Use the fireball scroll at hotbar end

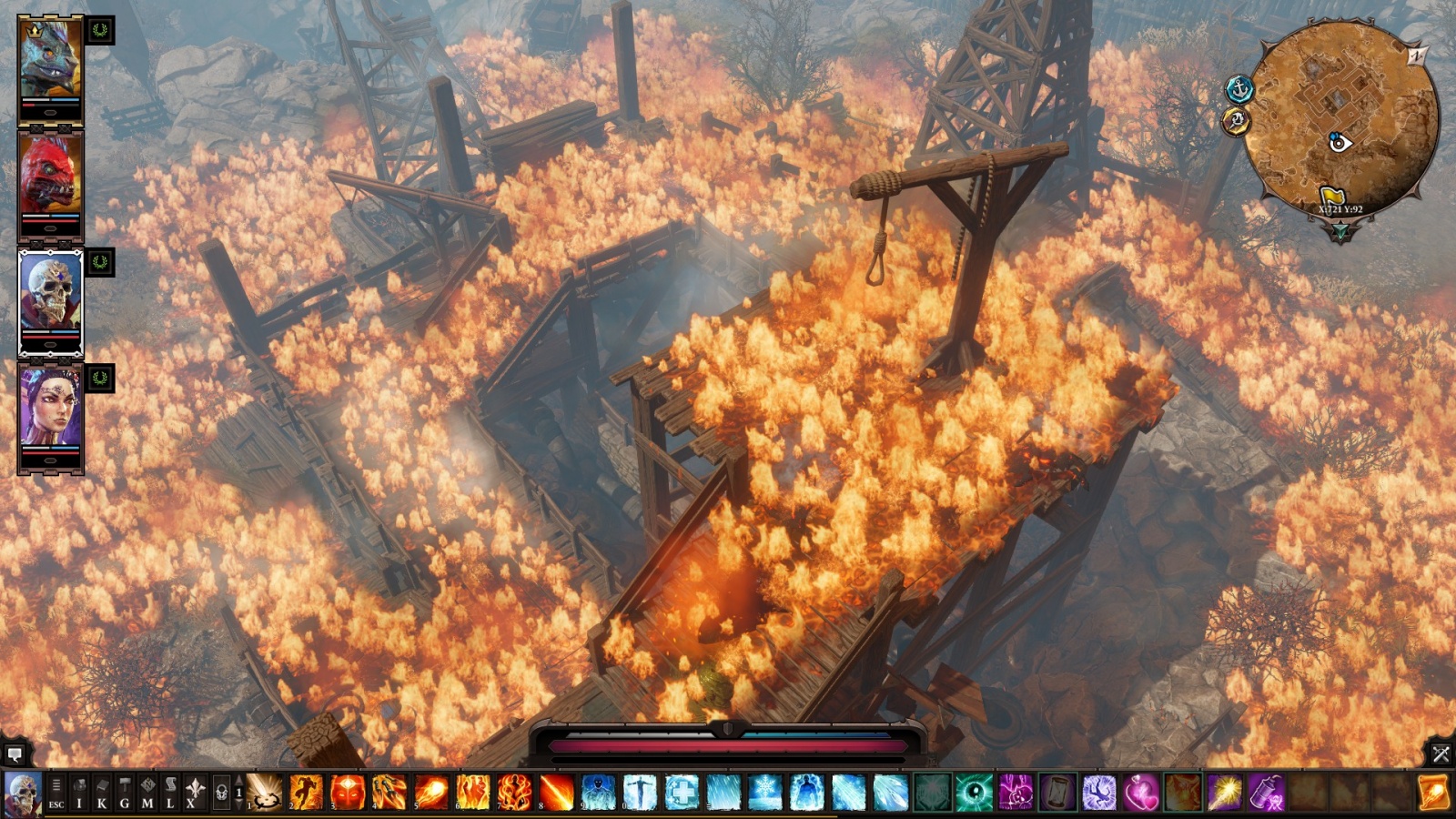1433,793
